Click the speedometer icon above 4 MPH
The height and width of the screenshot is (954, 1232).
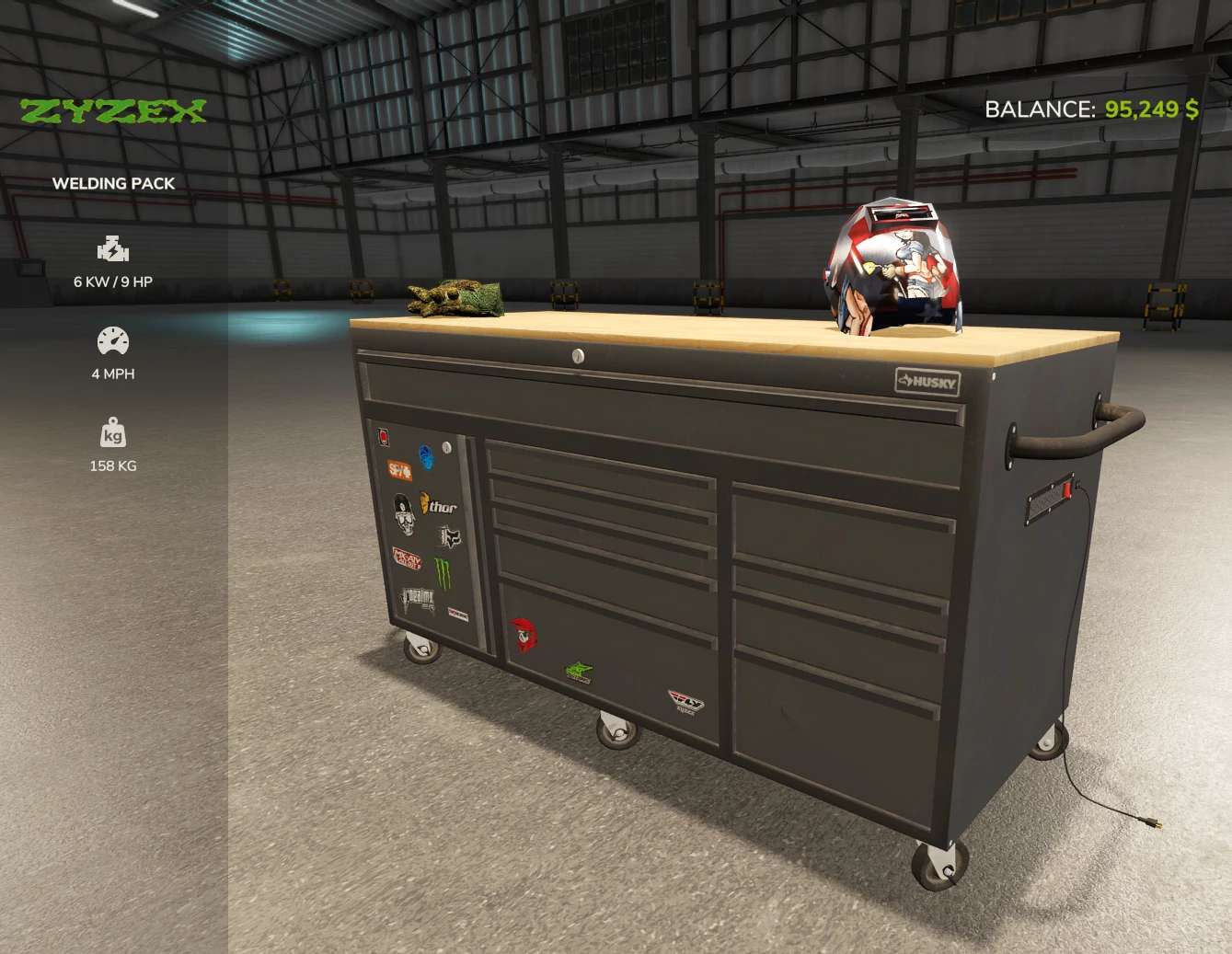[x=112, y=340]
